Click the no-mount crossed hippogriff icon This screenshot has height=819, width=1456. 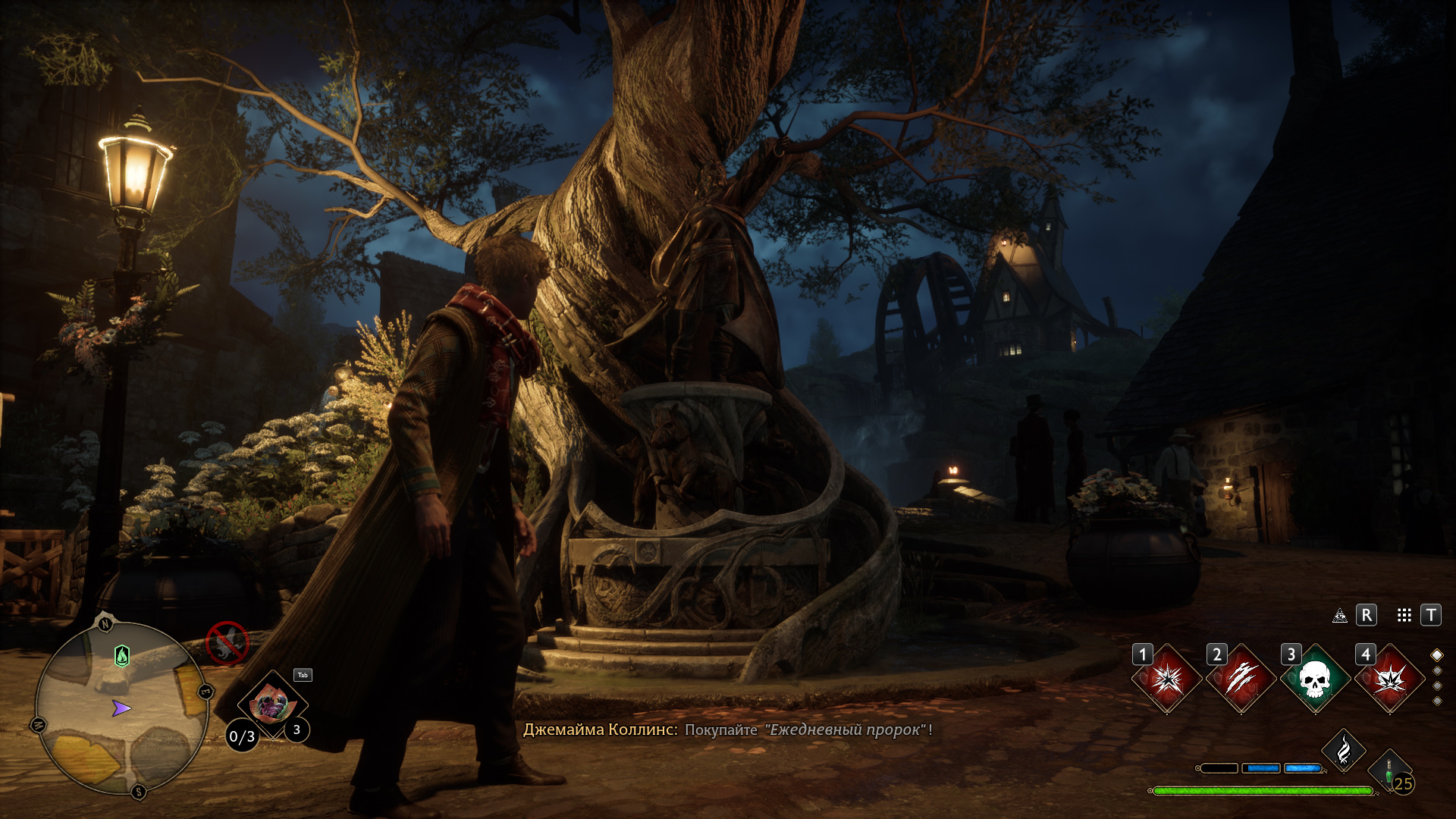(227, 644)
